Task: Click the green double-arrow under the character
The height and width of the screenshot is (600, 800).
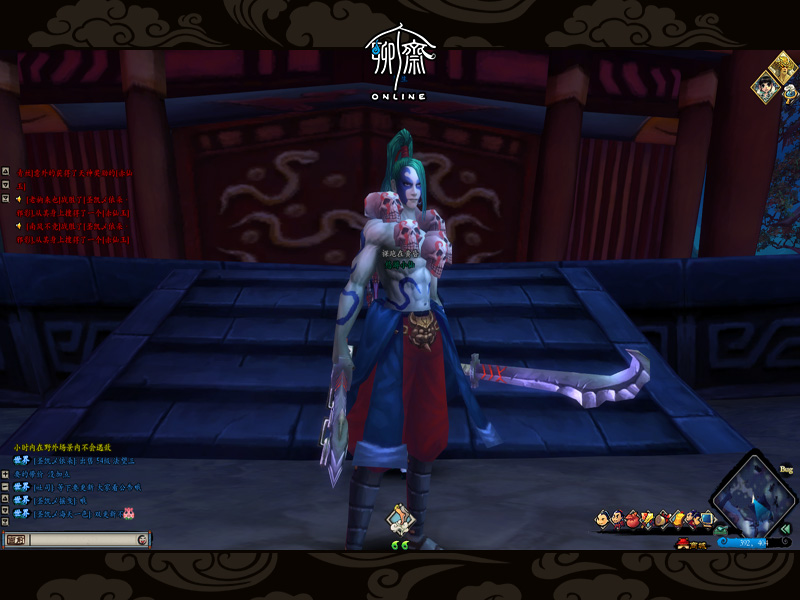Action: [400, 545]
